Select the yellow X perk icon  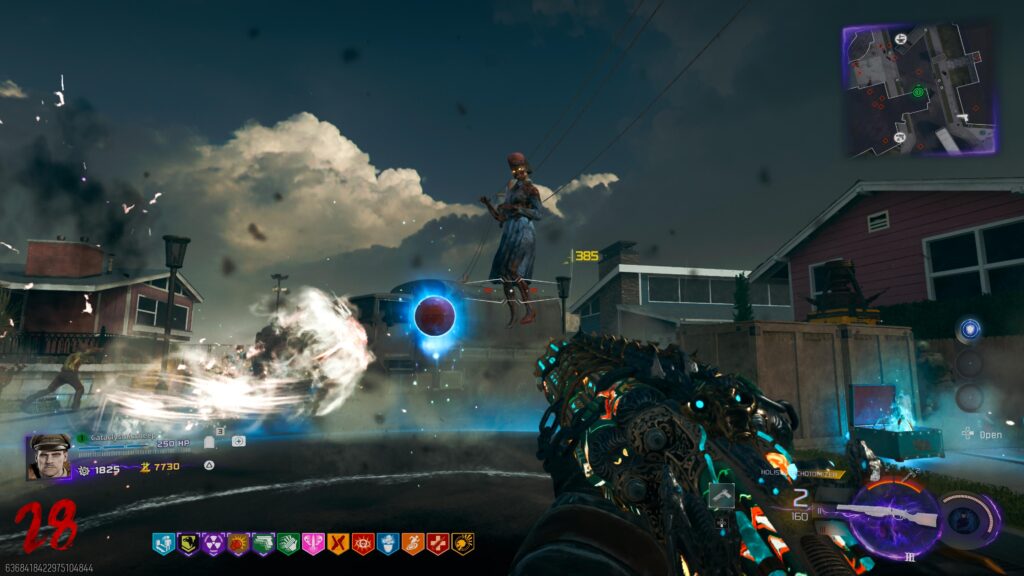338,543
